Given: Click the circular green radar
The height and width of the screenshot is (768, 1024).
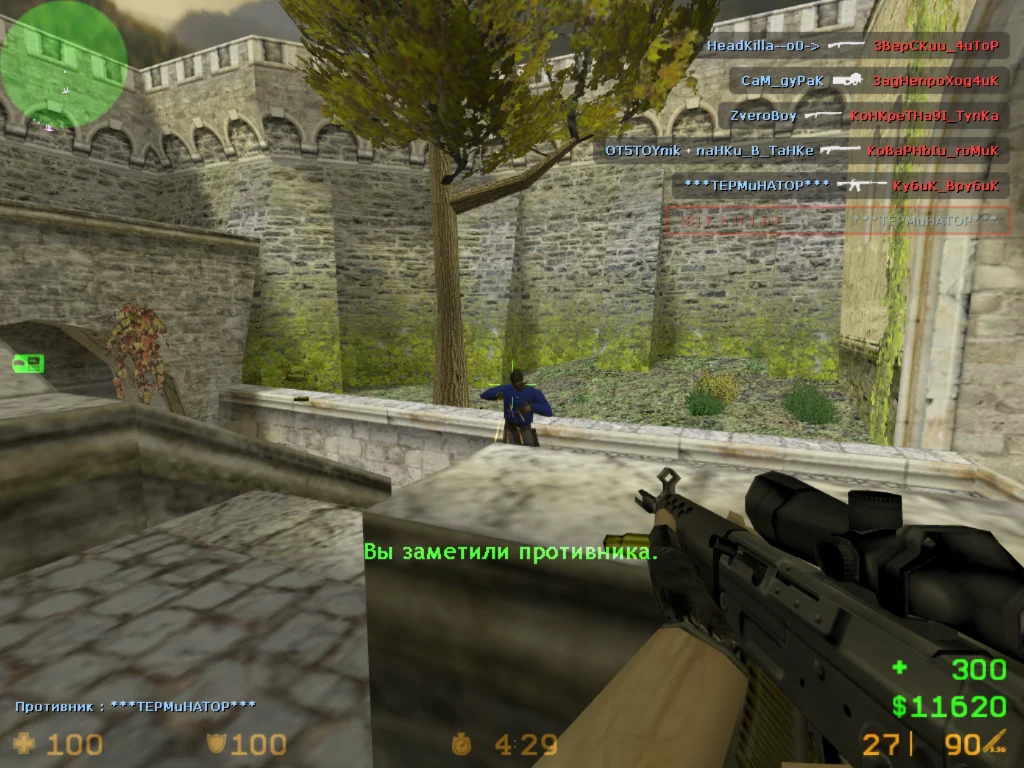Looking at the screenshot, I should tap(63, 63).
